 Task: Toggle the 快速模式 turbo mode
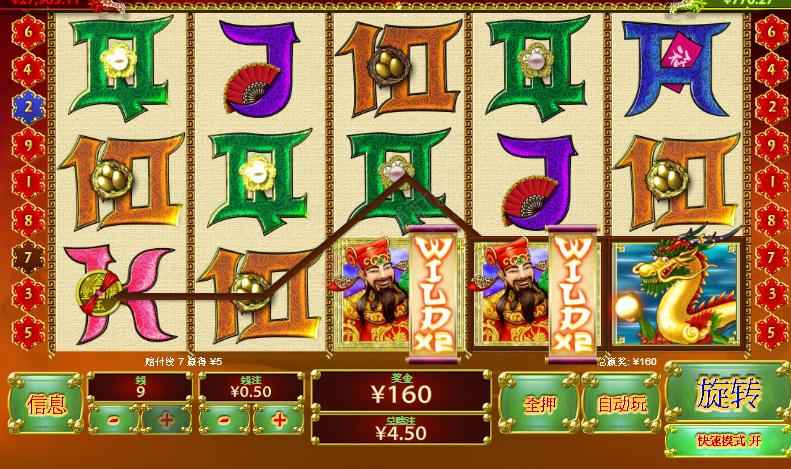(x=726, y=440)
